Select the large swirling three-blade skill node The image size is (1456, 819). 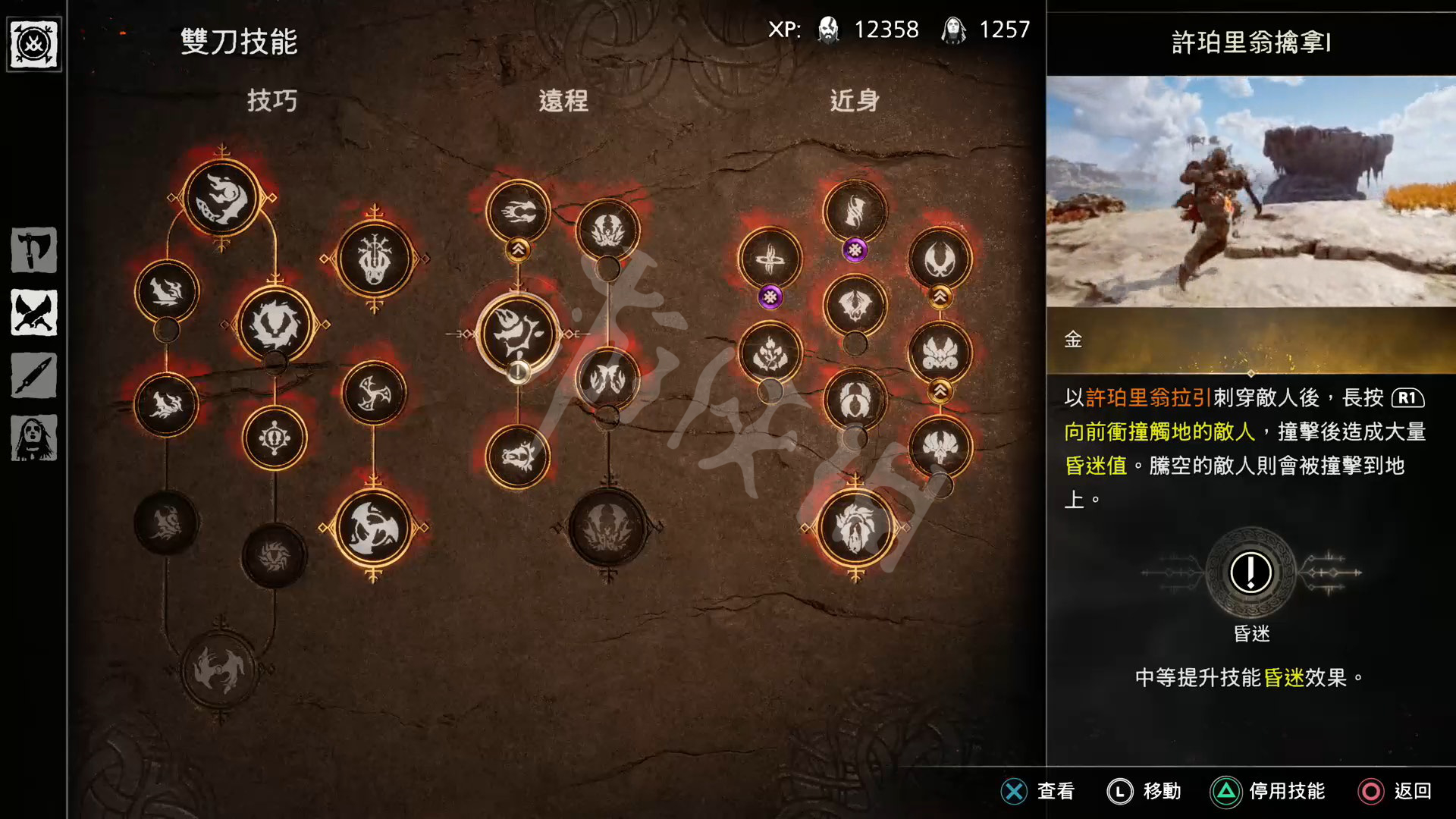[373, 527]
